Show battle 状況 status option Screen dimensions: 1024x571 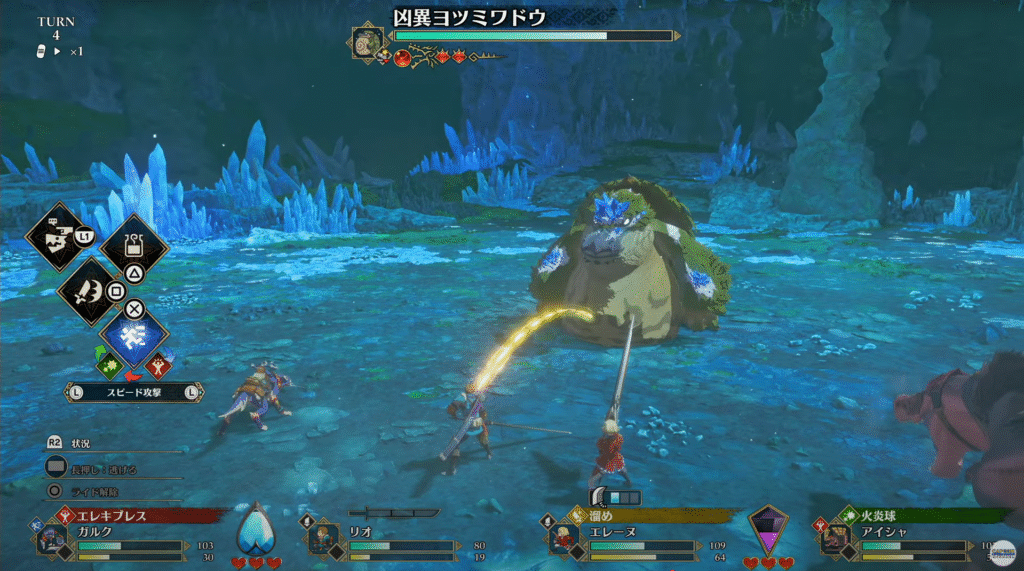click(x=82, y=443)
